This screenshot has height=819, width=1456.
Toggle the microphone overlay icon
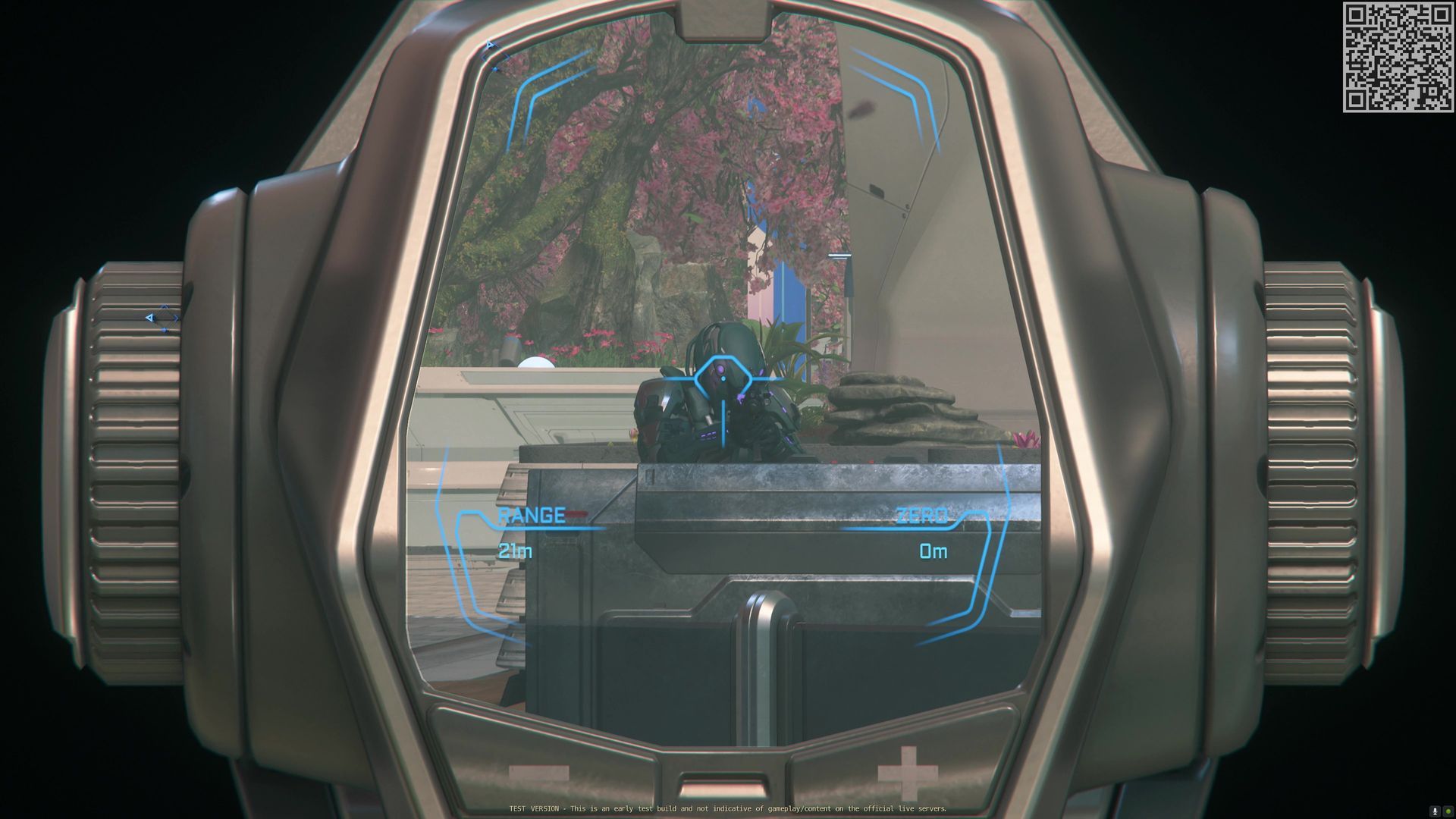pos(1435,811)
